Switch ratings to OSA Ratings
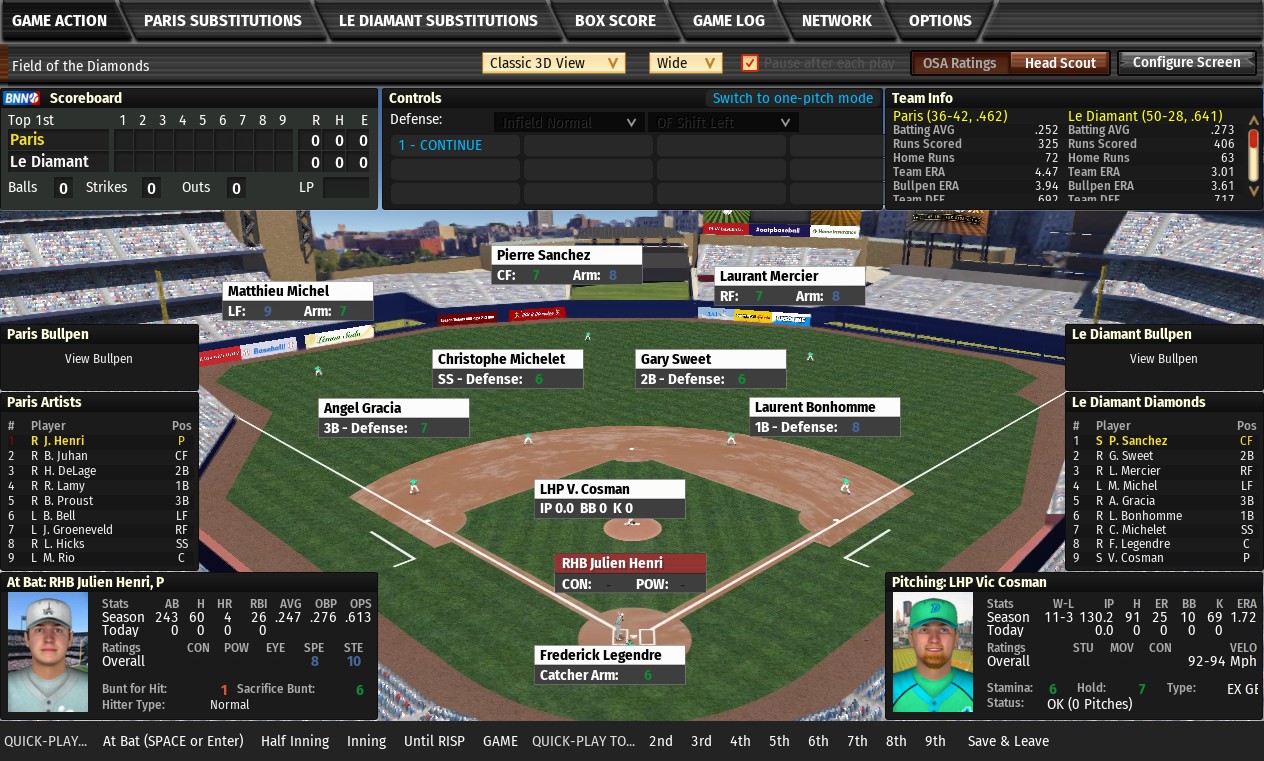1264x761 pixels. [959, 63]
